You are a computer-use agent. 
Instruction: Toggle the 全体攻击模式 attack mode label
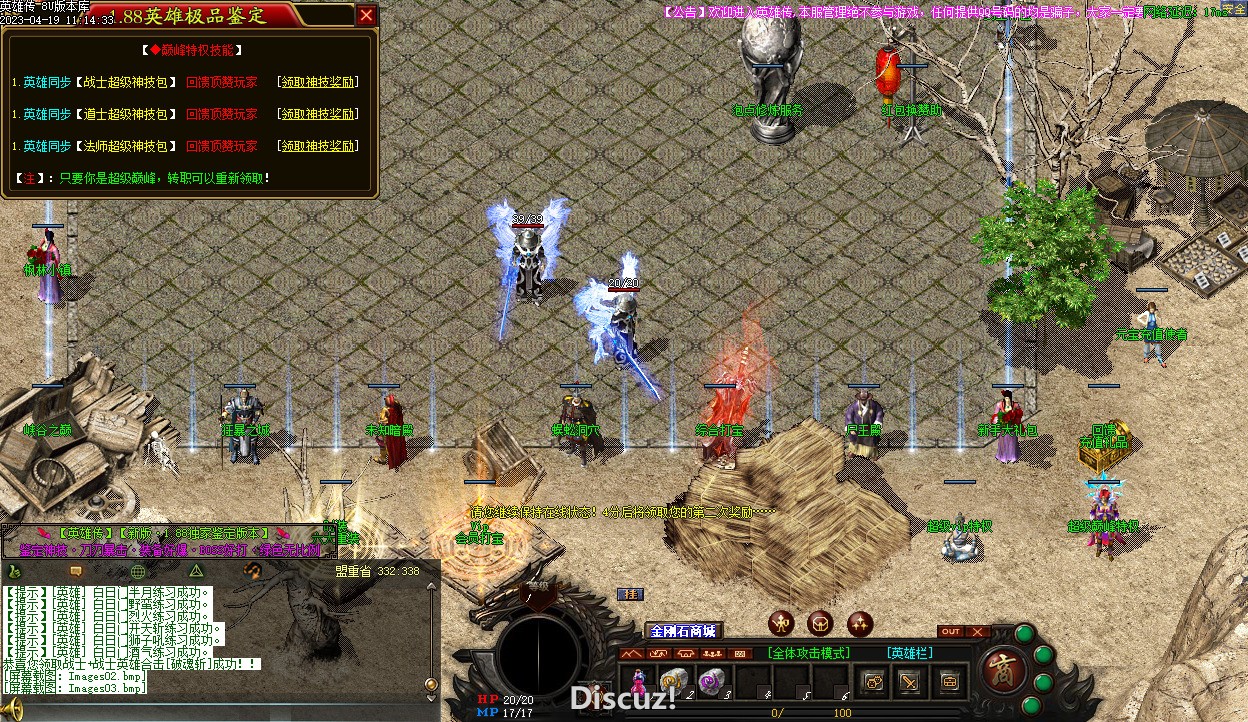pos(809,653)
